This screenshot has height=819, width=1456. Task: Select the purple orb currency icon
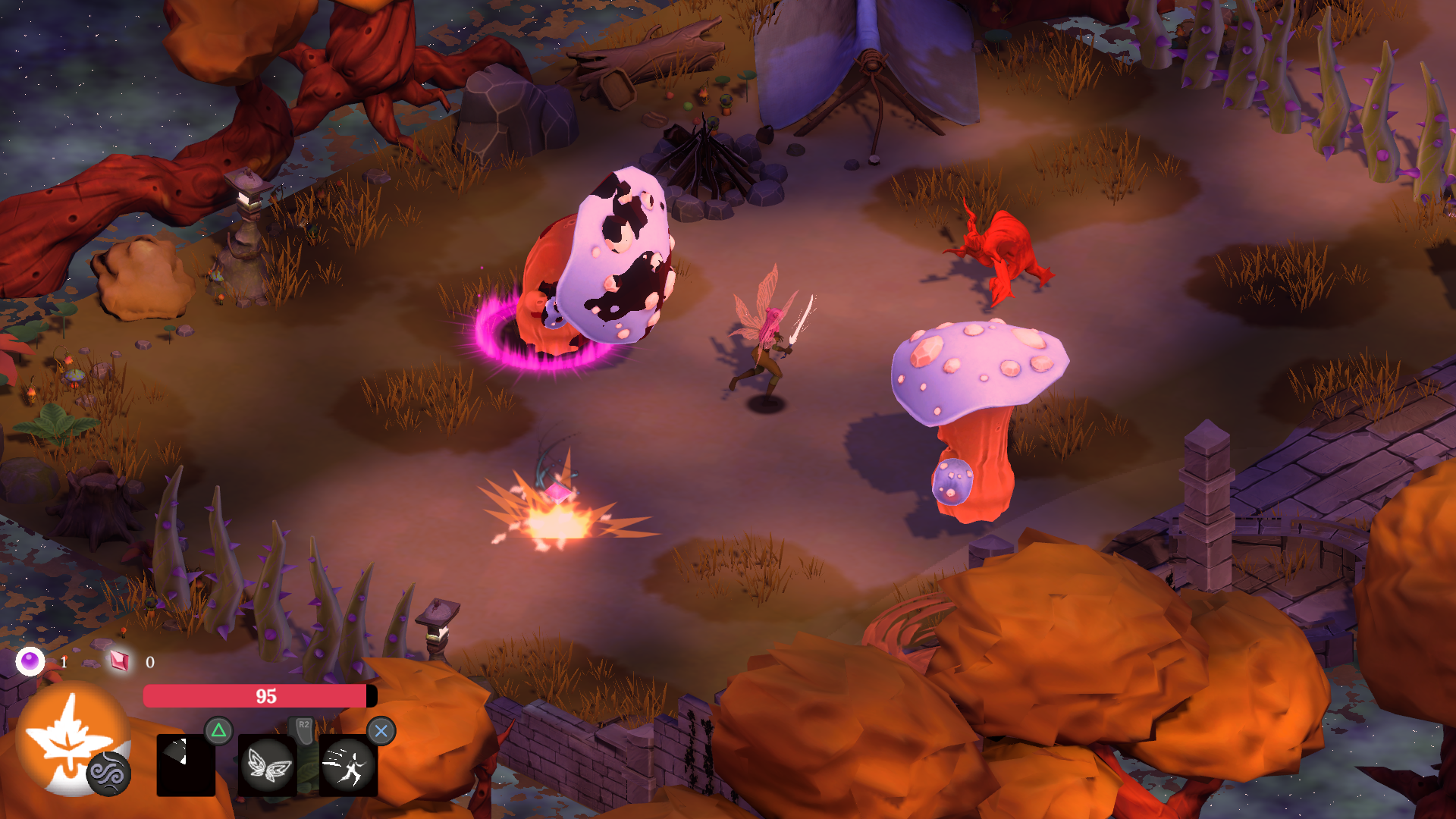coord(29,661)
